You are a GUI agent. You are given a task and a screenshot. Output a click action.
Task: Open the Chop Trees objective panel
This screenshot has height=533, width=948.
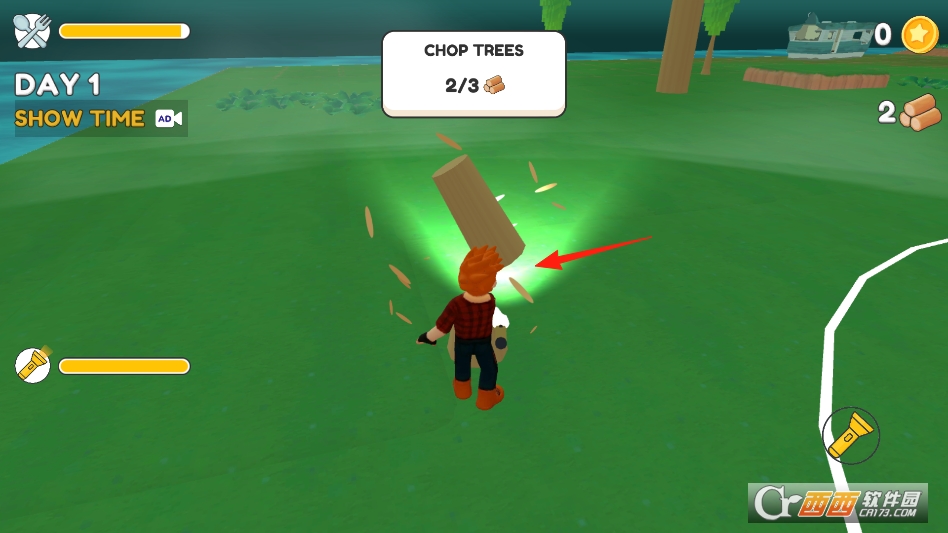474,73
